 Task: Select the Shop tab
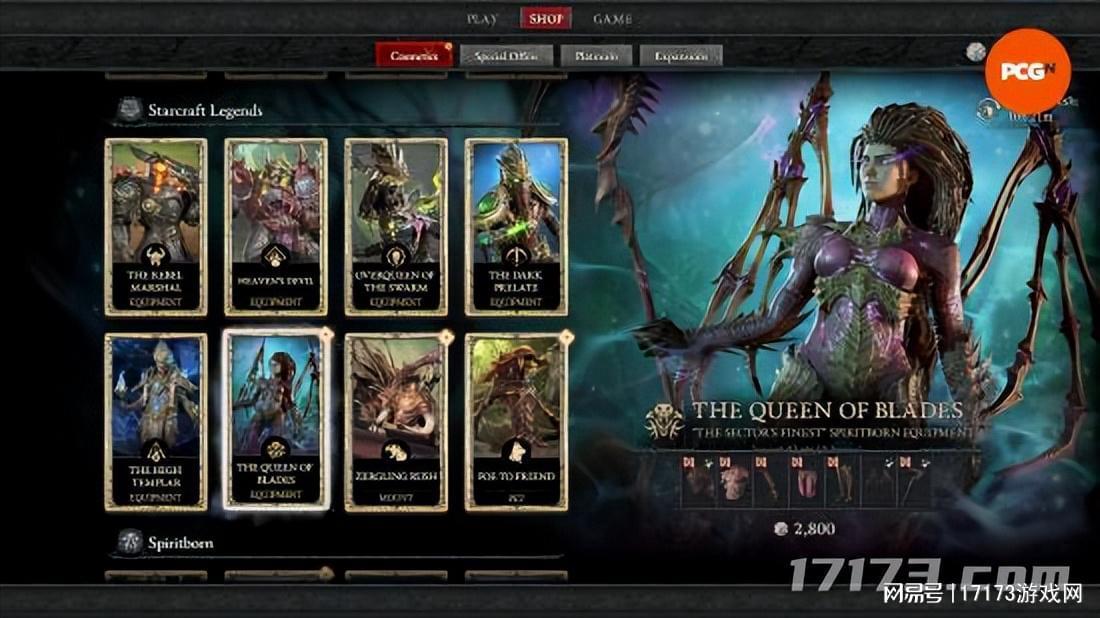coord(546,19)
